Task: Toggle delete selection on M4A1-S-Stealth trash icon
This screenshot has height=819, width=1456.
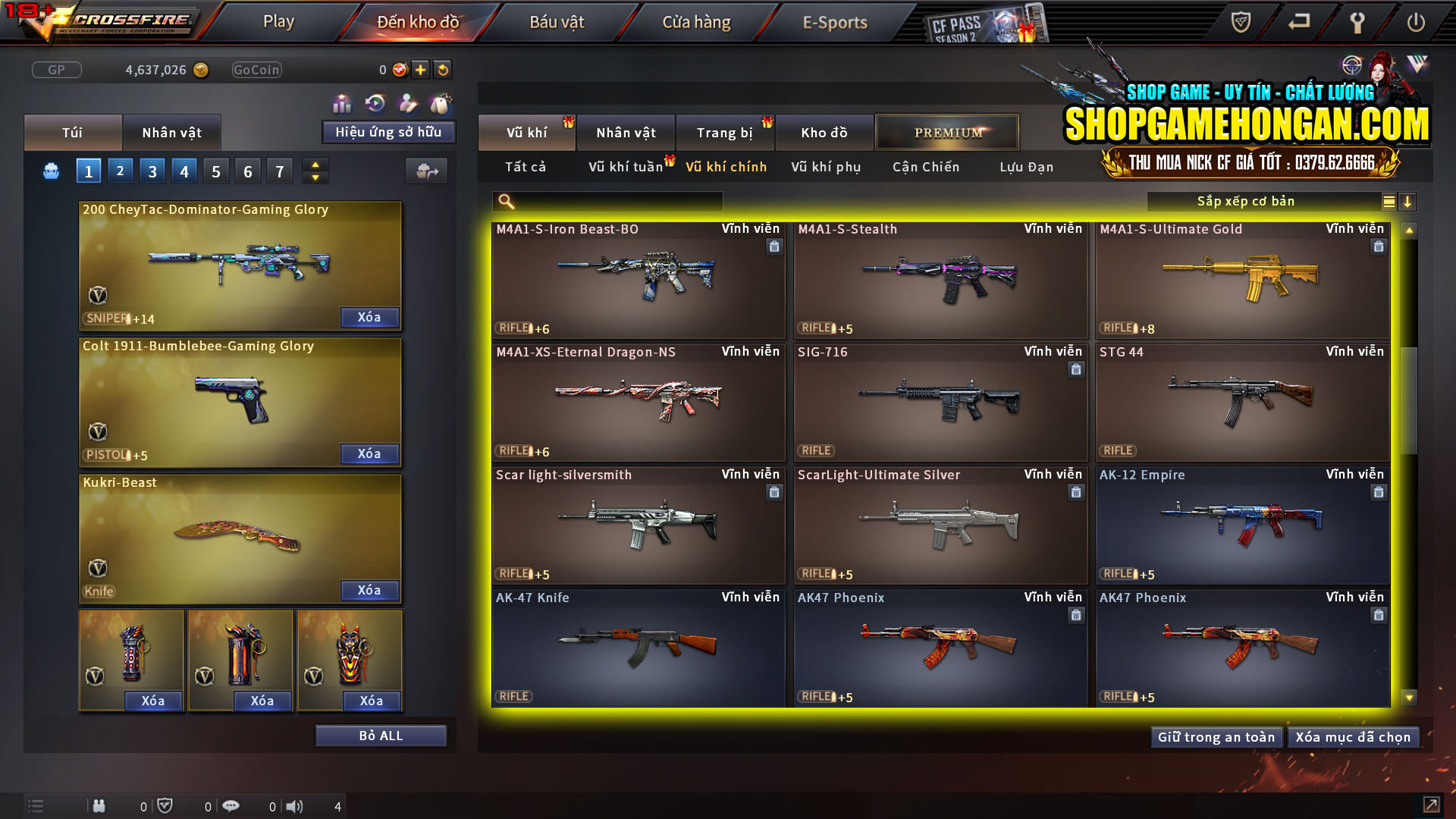Action: (x=1076, y=246)
